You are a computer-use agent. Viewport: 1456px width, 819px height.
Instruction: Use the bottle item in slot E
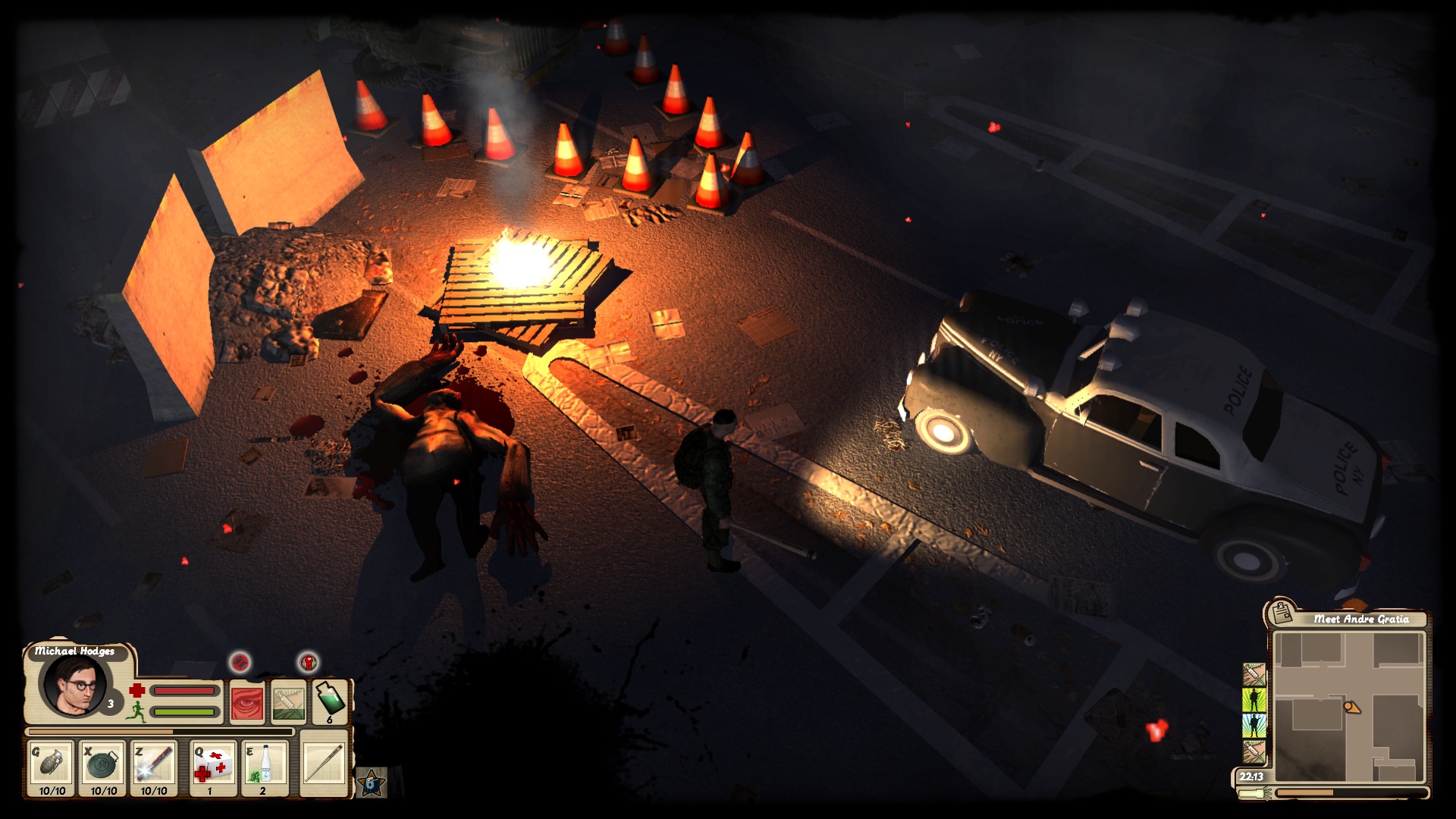tap(264, 765)
